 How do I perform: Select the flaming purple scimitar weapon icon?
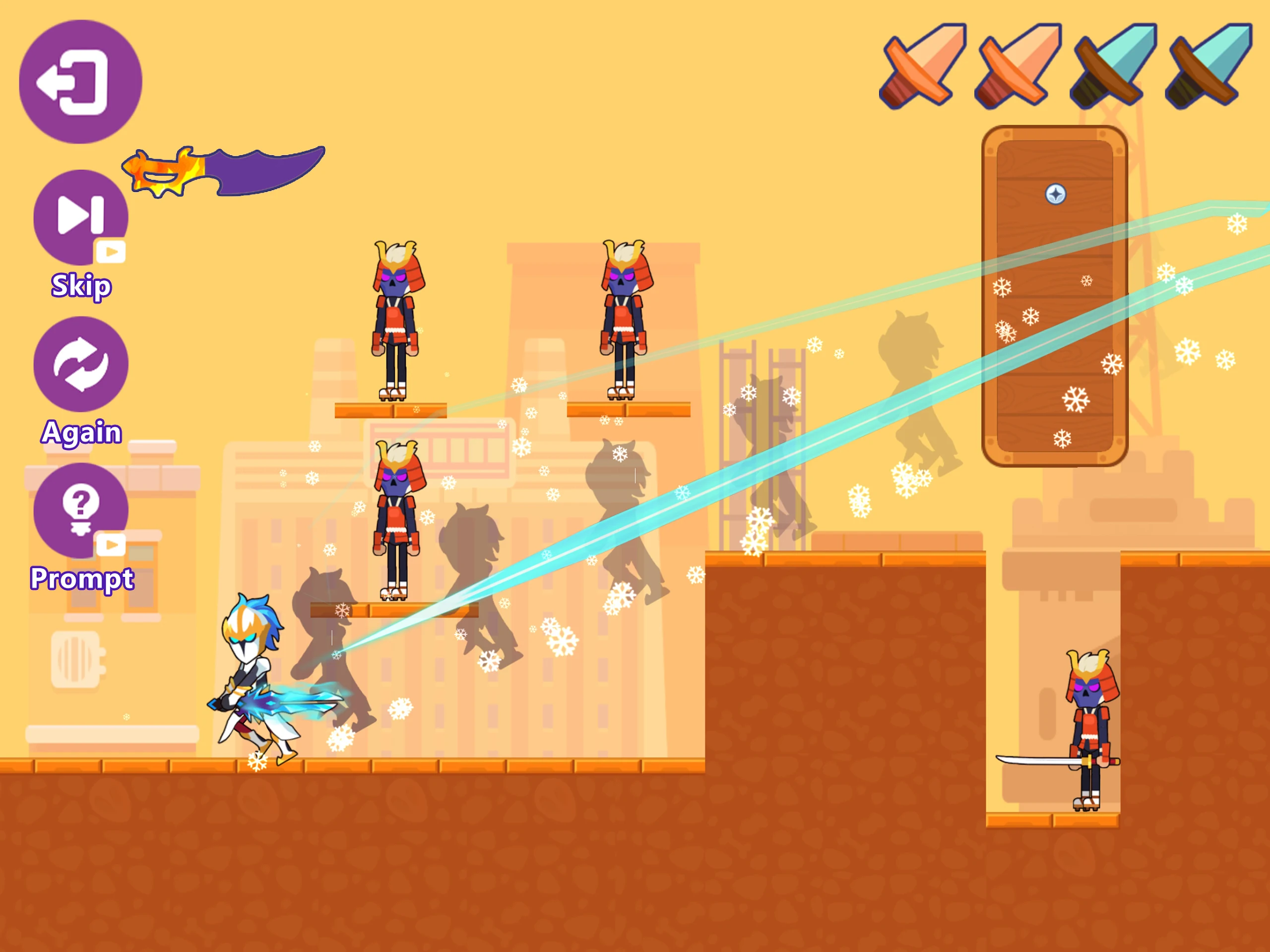pos(224,171)
